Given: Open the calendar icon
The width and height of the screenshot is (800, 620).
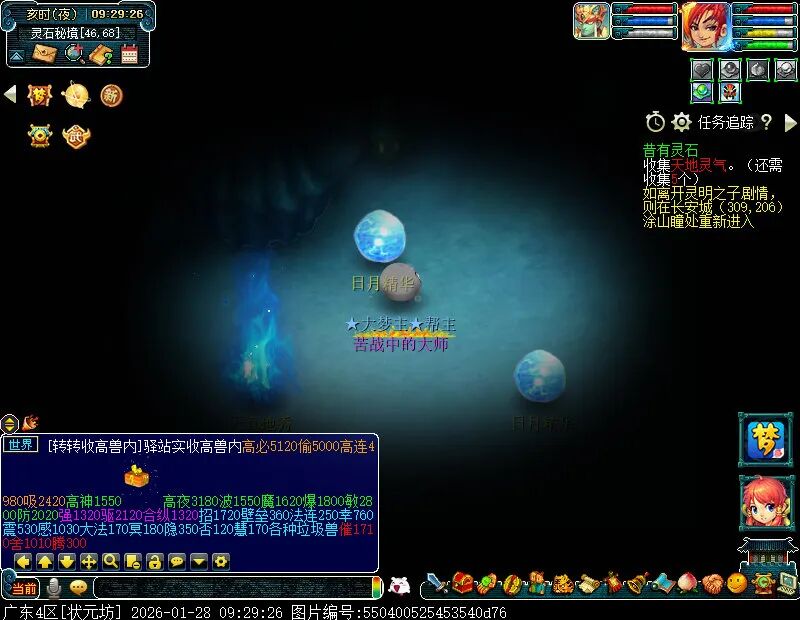Looking at the screenshot, I should pos(129,53).
